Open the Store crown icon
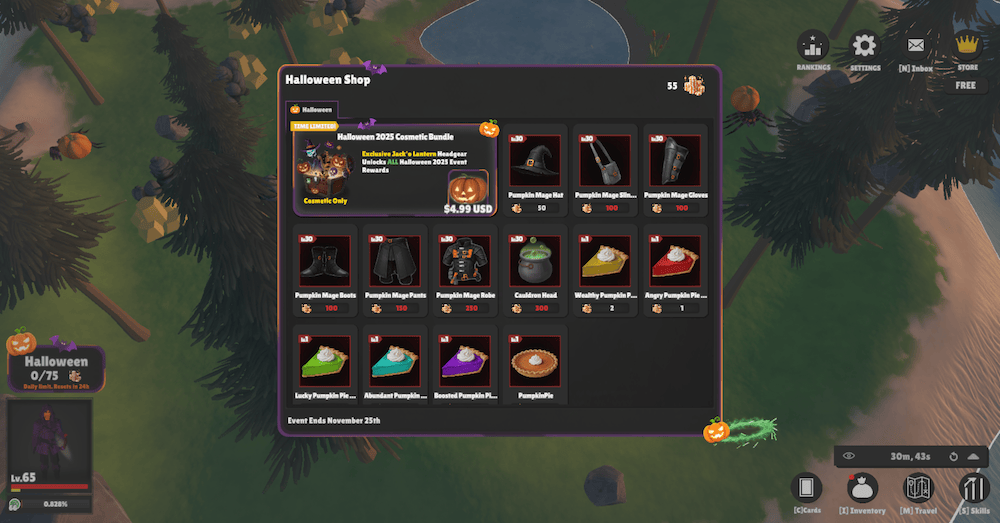1000x523 pixels. click(967, 45)
